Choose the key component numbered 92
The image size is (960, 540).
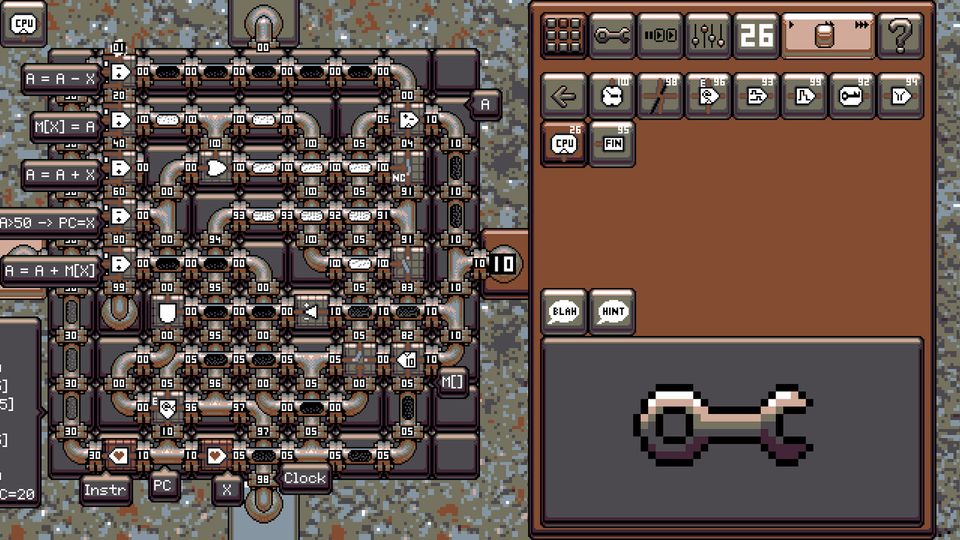pyautogui.click(x=853, y=96)
